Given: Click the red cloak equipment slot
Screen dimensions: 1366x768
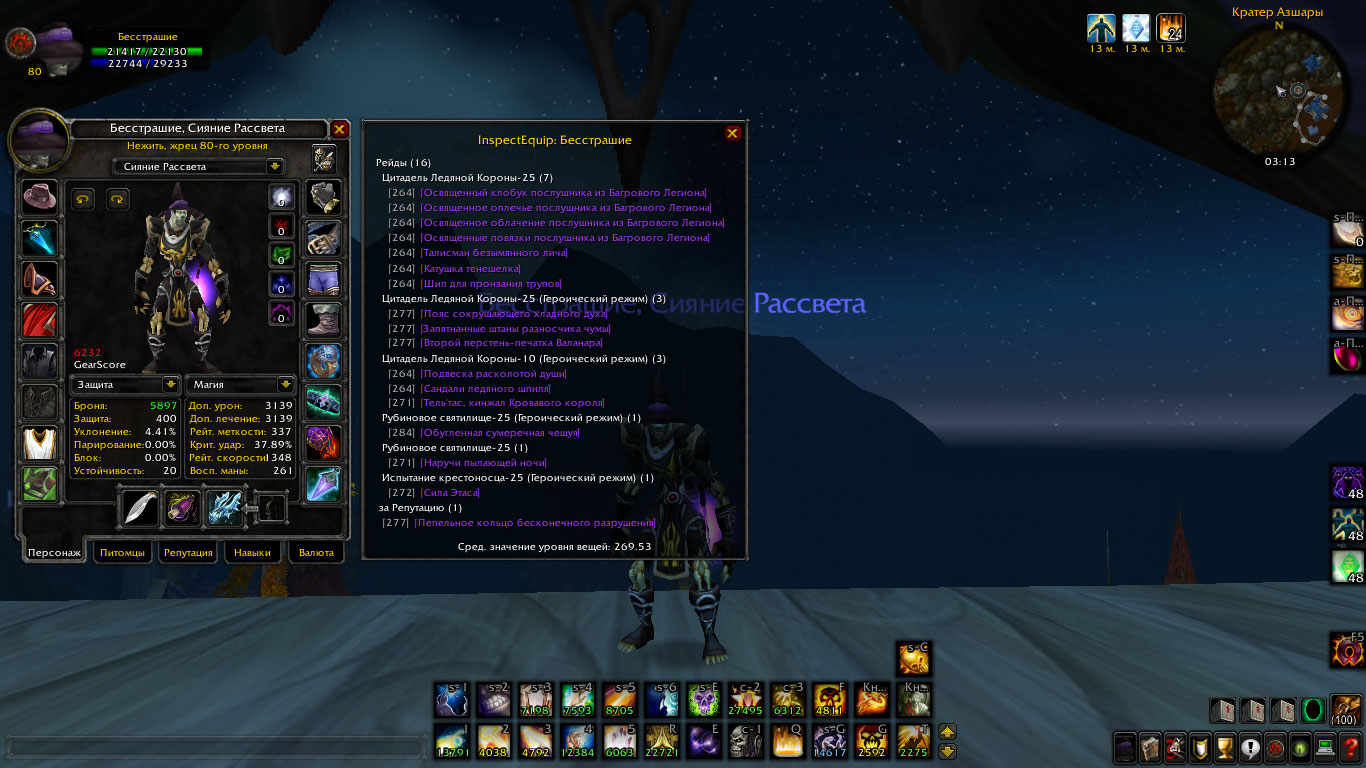Looking at the screenshot, I should 40,320.
